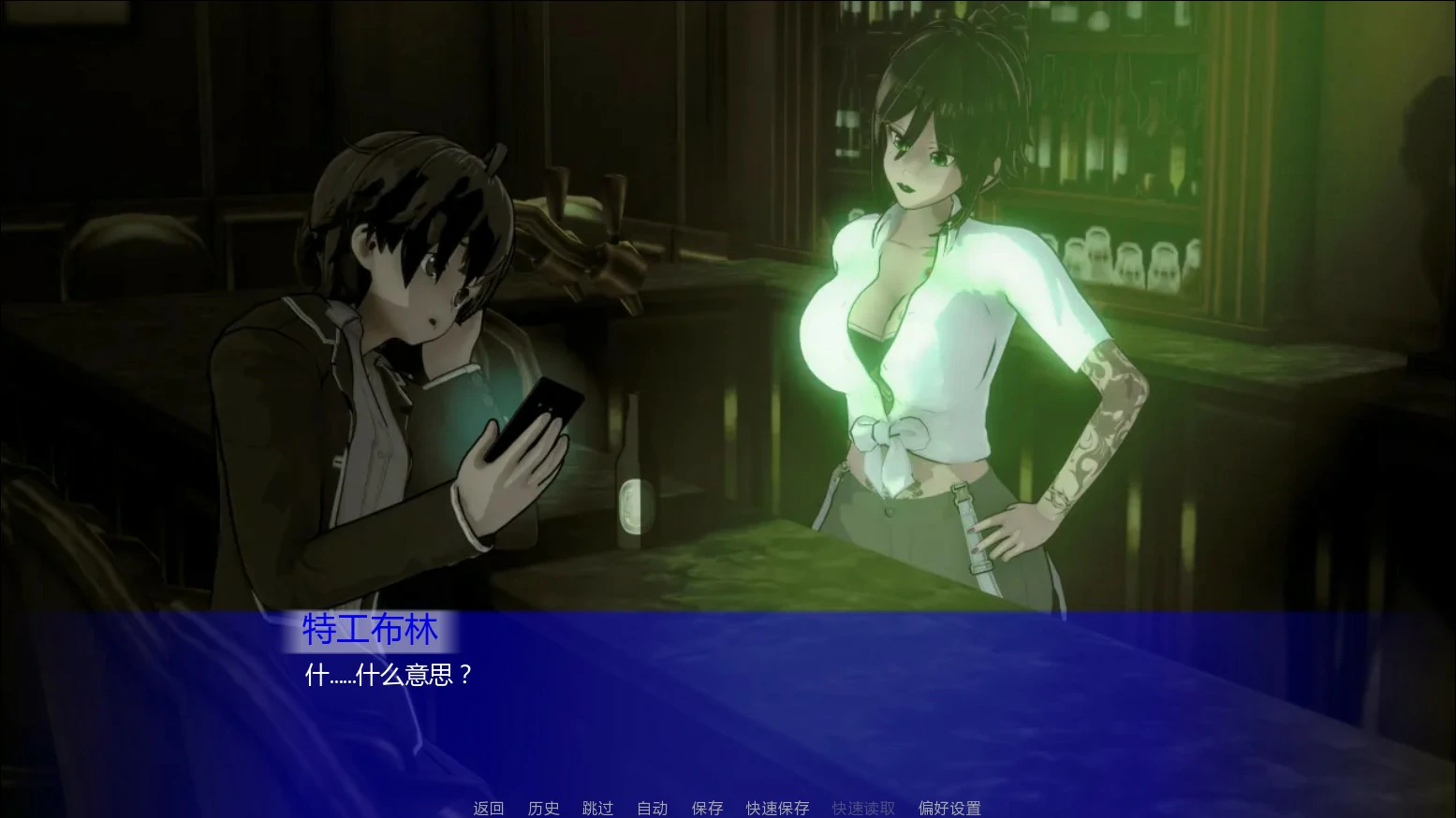Toggle 自动 auto-advance mode
The height and width of the screenshot is (818, 1456).
[652, 807]
